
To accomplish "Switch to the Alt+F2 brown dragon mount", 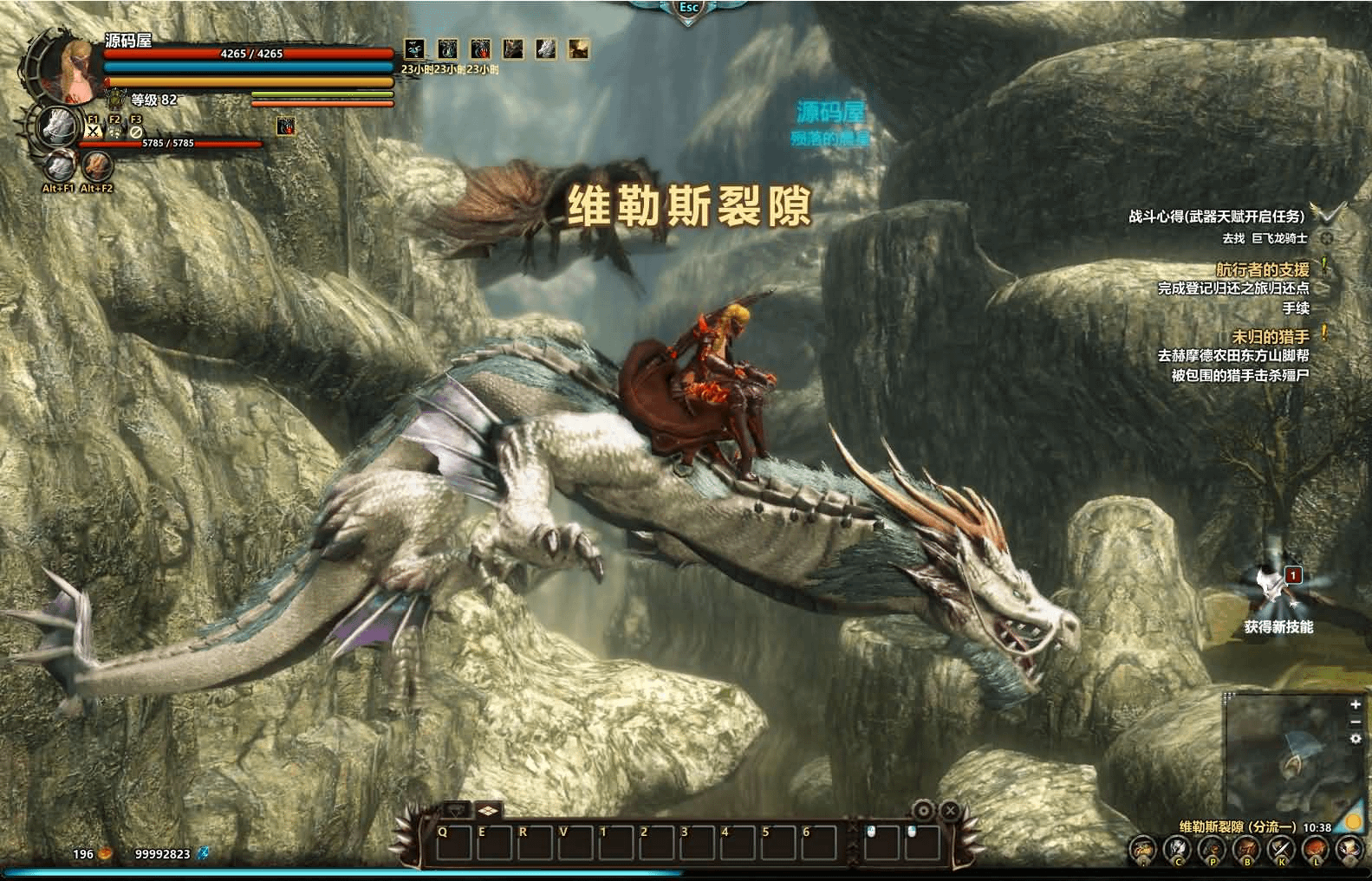I will pyautogui.click(x=97, y=165).
